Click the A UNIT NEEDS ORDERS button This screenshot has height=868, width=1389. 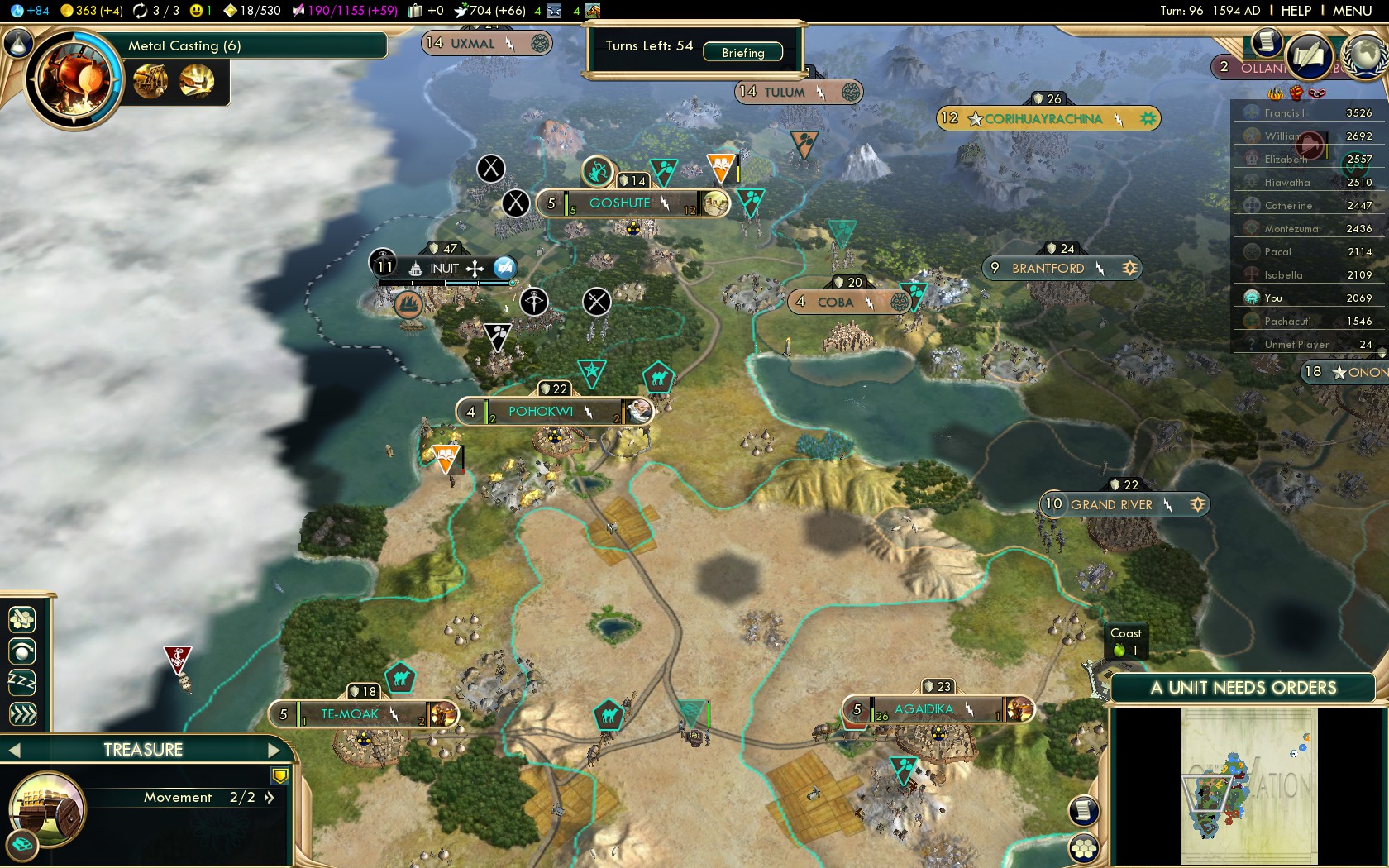click(x=1243, y=688)
